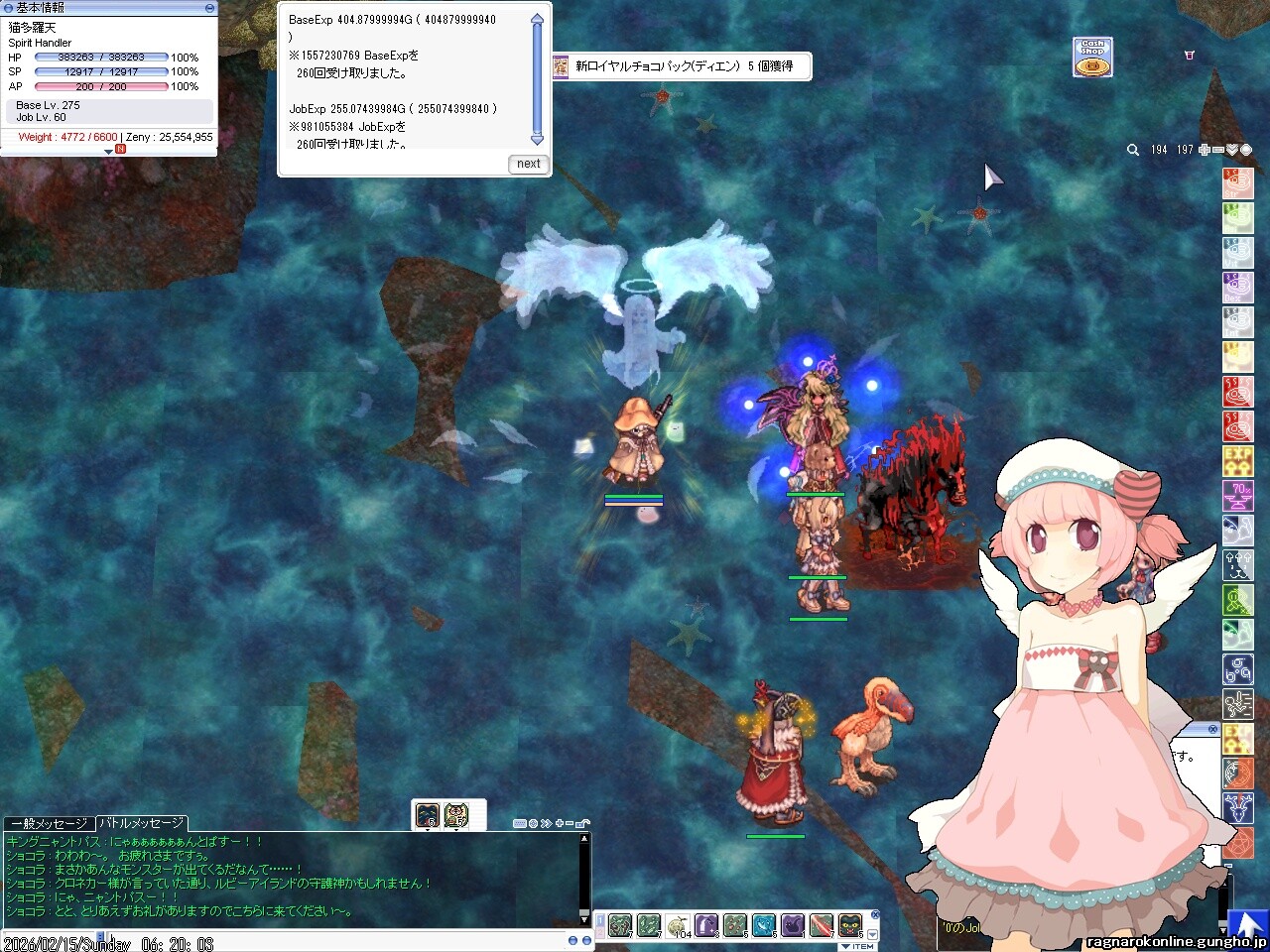Activate the red slash skill slot
The height and width of the screenshot is (952, 1270).
[x=822, y=925]
